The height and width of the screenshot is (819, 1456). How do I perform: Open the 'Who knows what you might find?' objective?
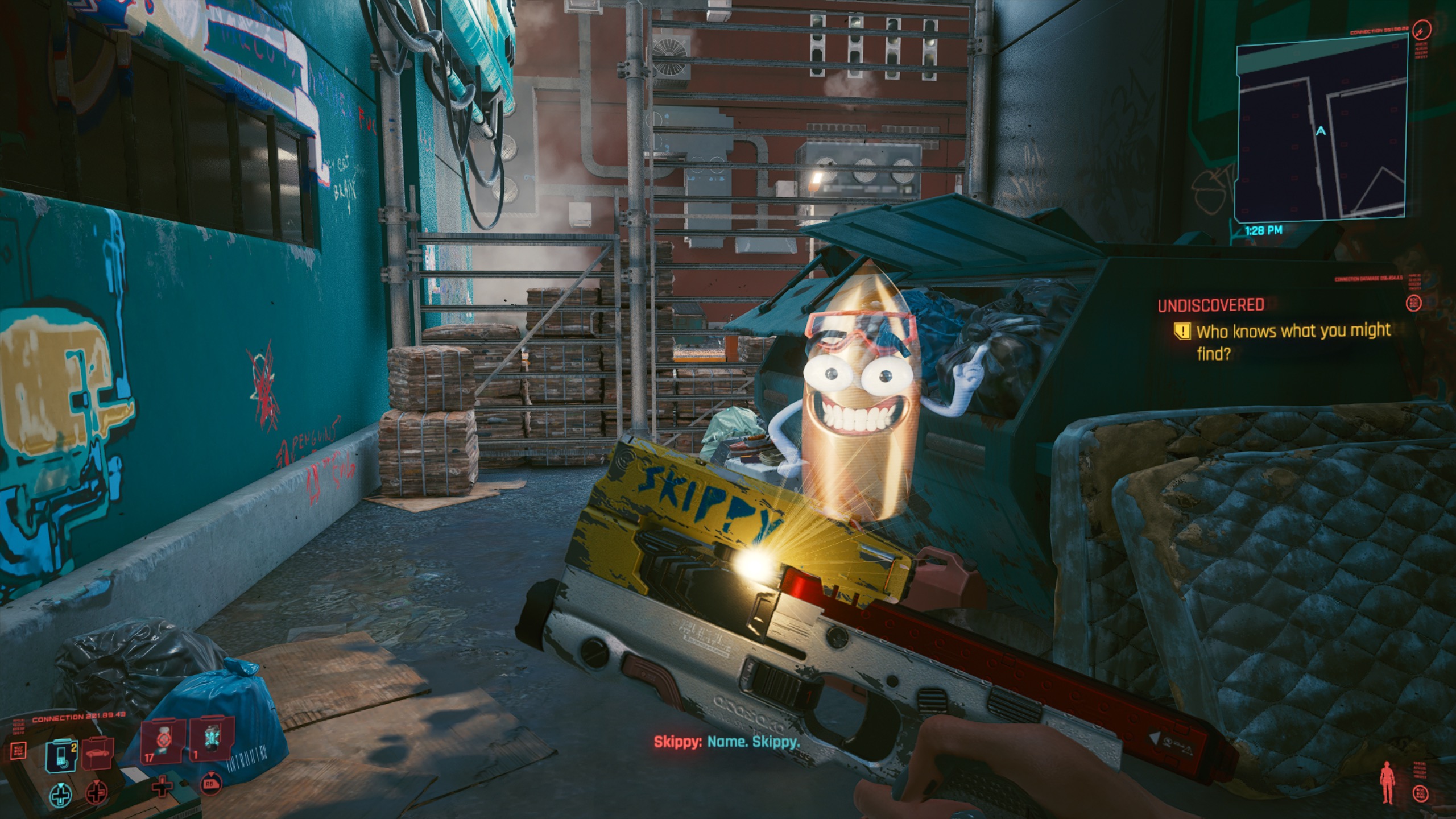point(1292,342)
